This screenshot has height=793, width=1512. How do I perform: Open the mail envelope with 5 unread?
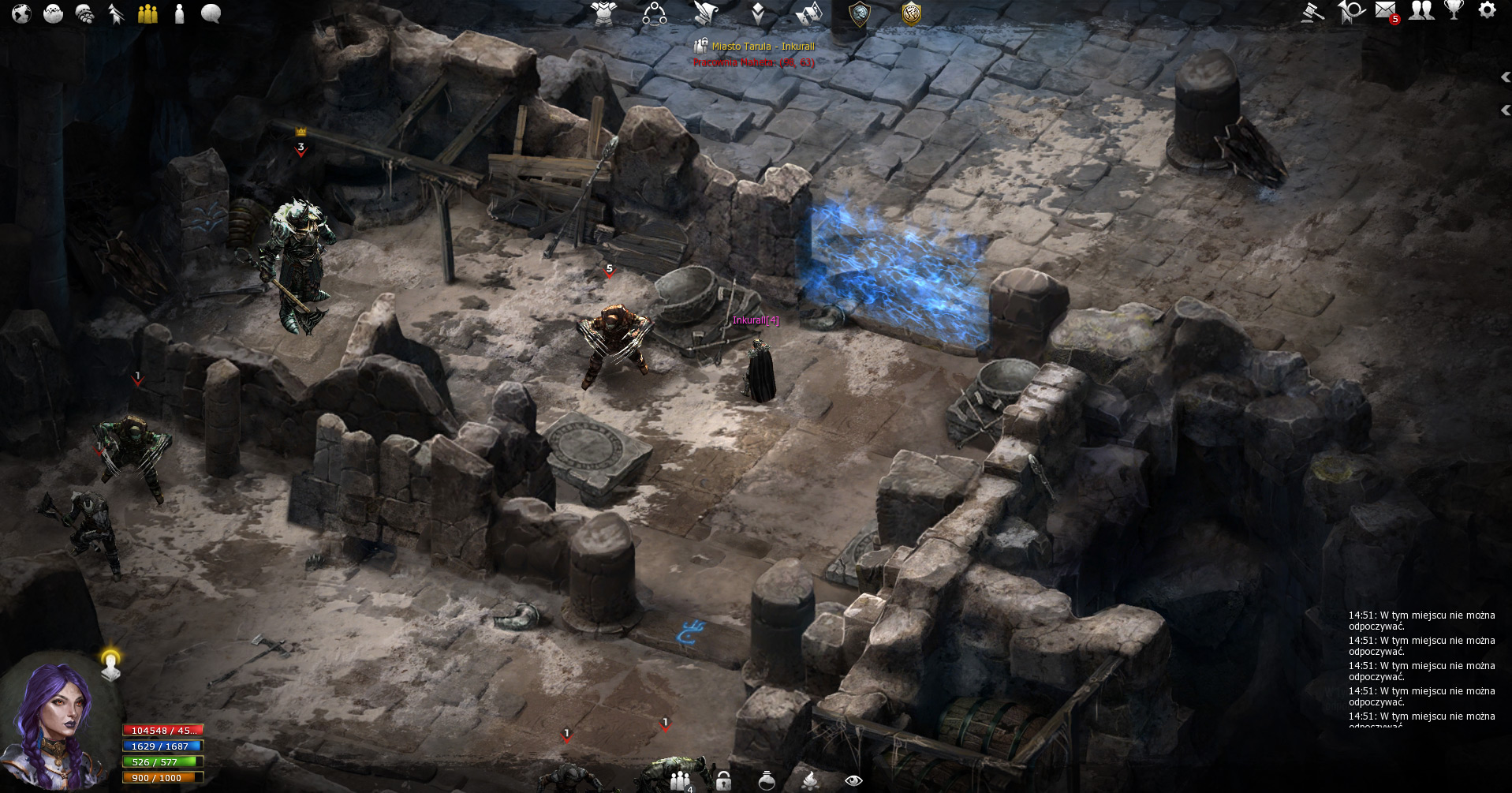(x=1386, y=10)
